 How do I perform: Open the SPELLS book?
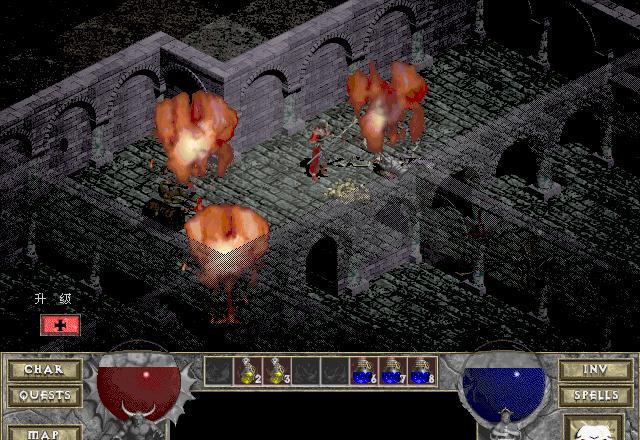[x=594, y=395]
